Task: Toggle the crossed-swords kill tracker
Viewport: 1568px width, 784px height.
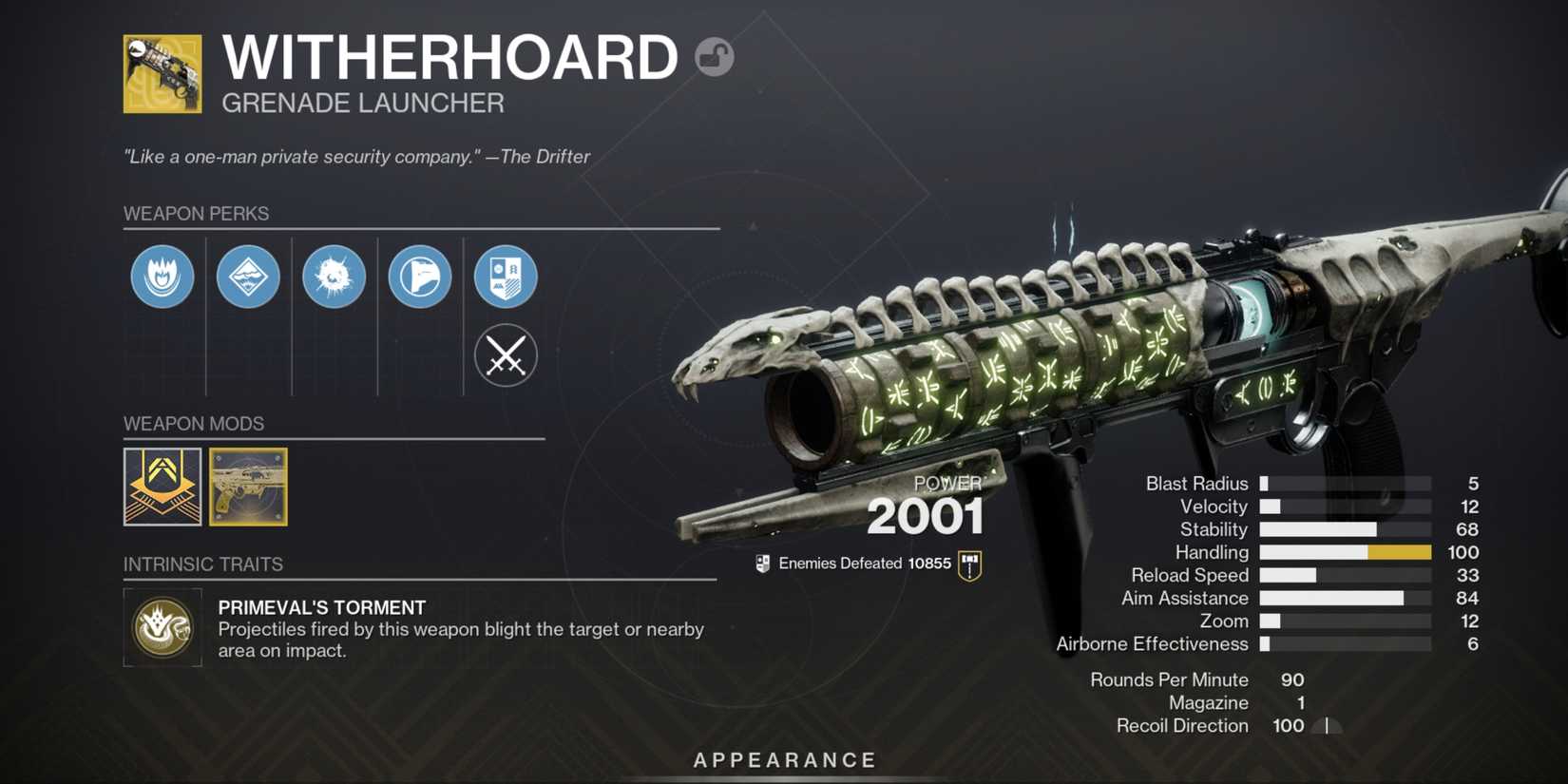Action: pyautogui.click(x=506, y=355)
